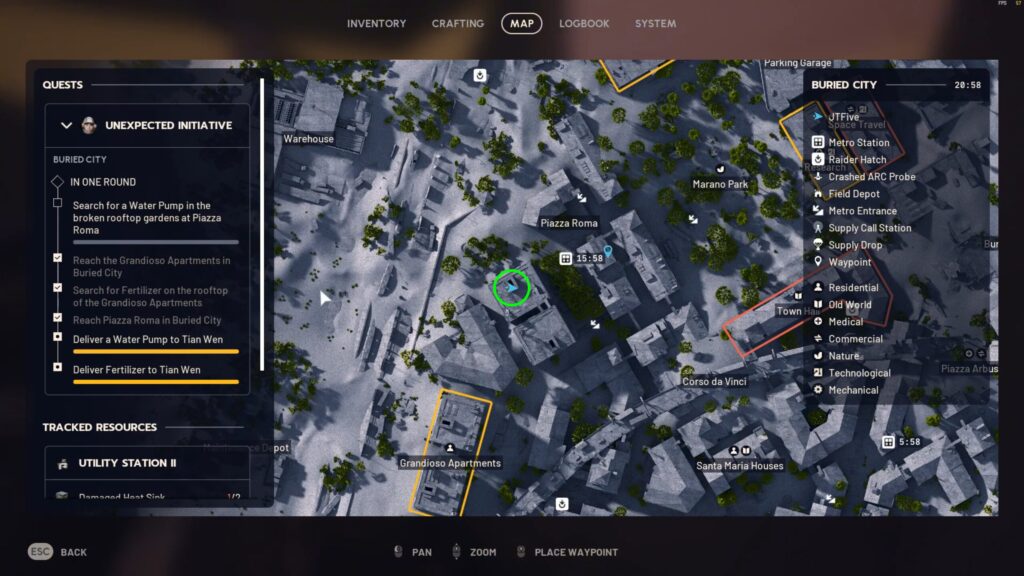Toggle the Metro Station legend filter
The height and width of the screenshot is (576, 1024).
858,143
